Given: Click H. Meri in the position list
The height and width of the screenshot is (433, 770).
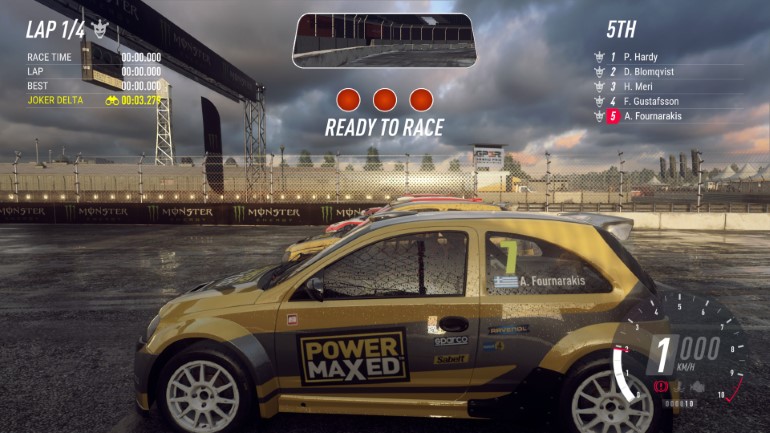Looking at the screenshot, I should coord(642,87).
